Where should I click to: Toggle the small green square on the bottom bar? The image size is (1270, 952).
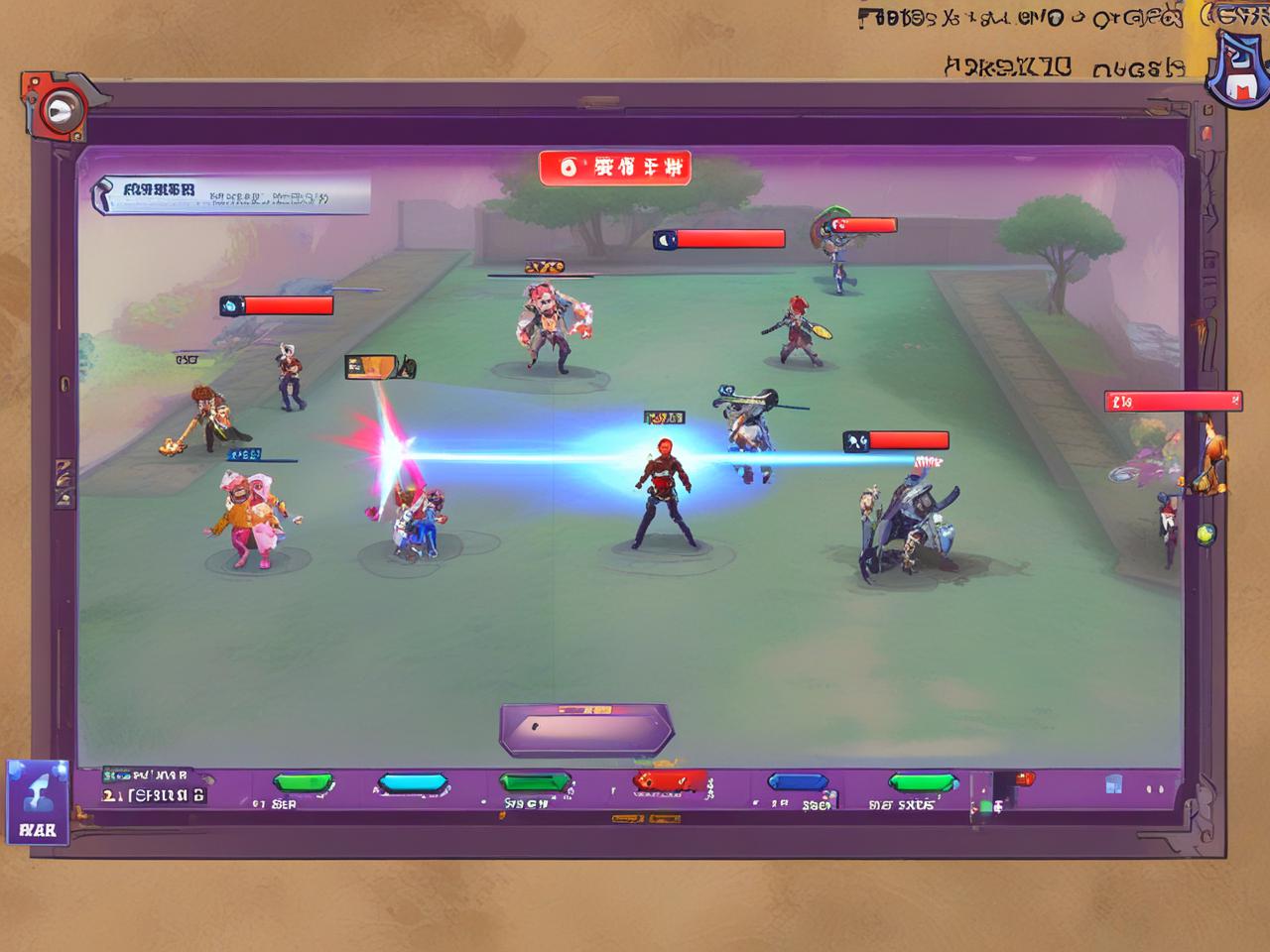(x=987, y=806)
